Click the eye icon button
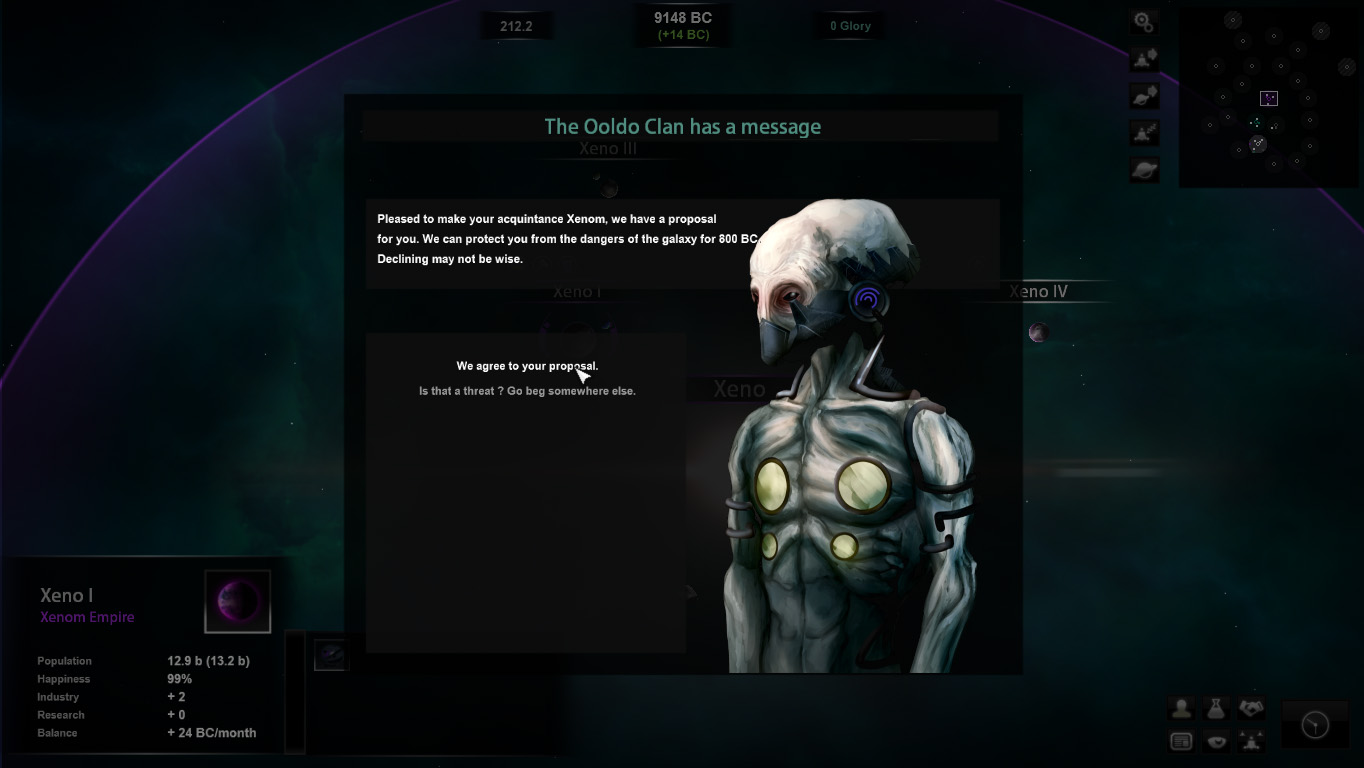 (1216, 741)
